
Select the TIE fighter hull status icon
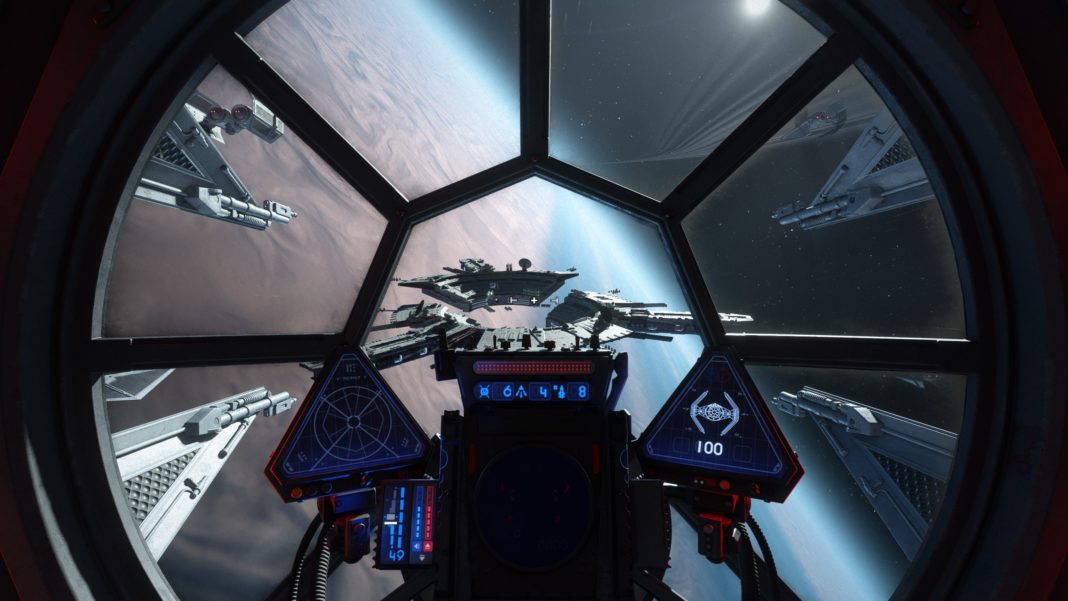pyautogui.click(x=714, y=412)
